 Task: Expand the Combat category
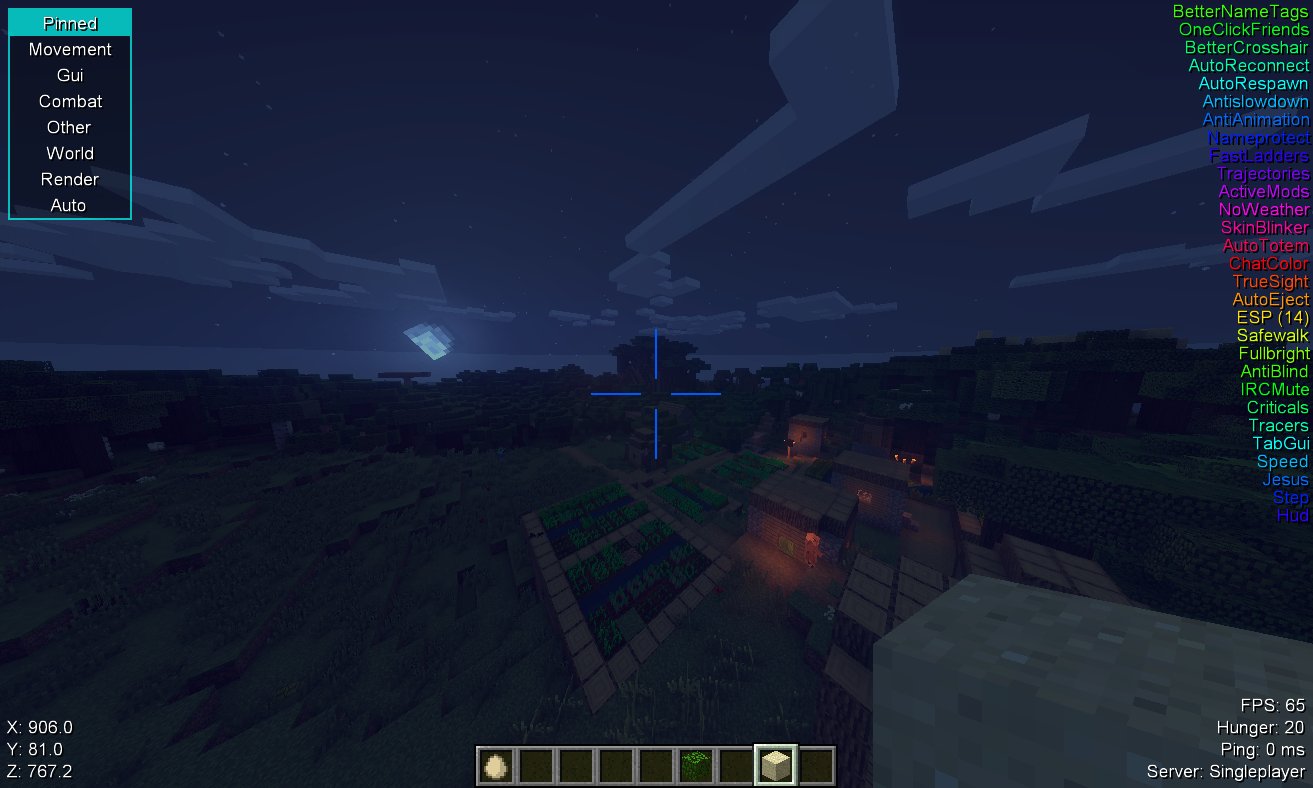pyautogui.click(x=69, y=101)
